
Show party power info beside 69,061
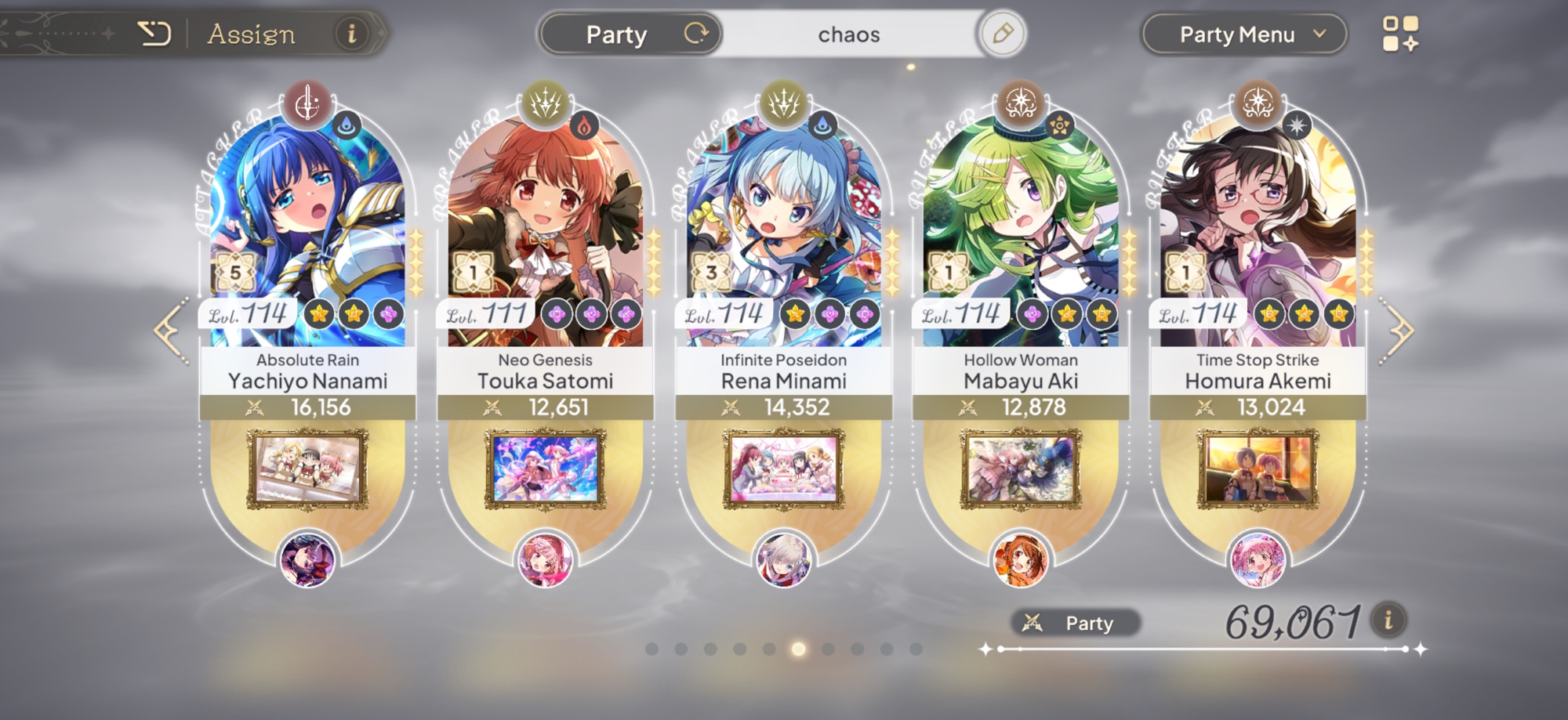[1388, 621]
